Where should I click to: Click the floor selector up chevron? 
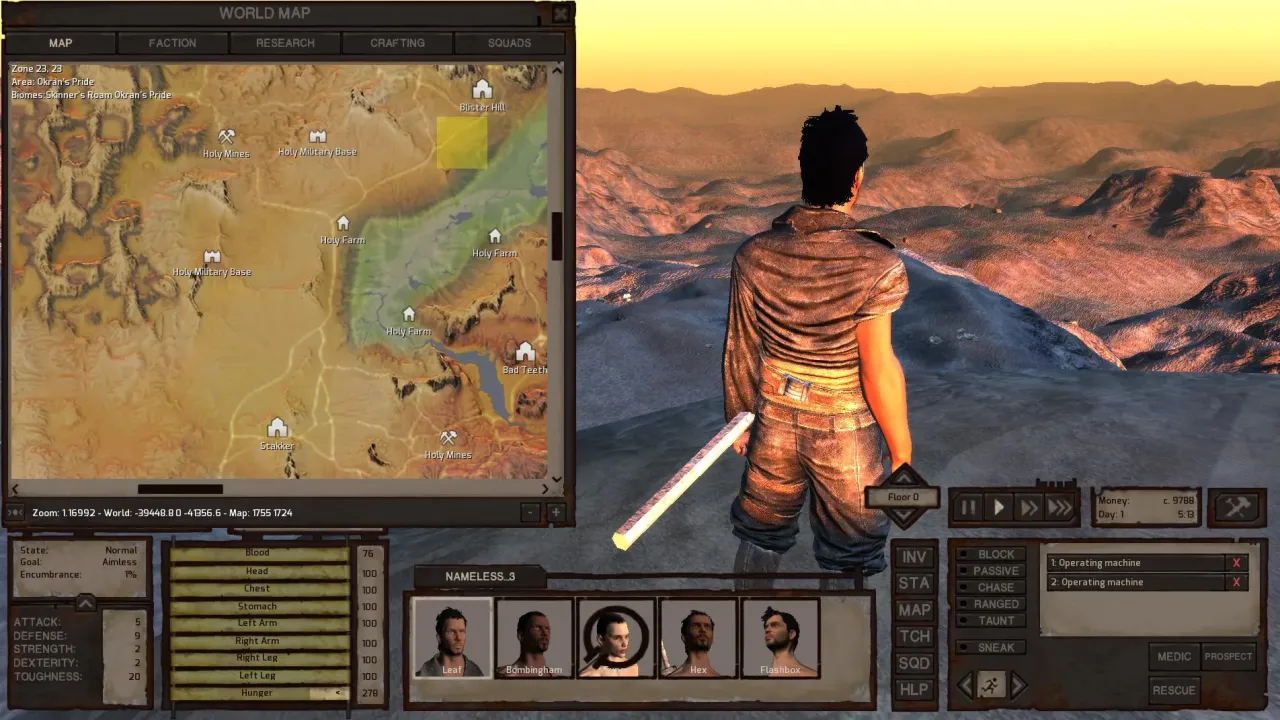click(x=901, y=478)
